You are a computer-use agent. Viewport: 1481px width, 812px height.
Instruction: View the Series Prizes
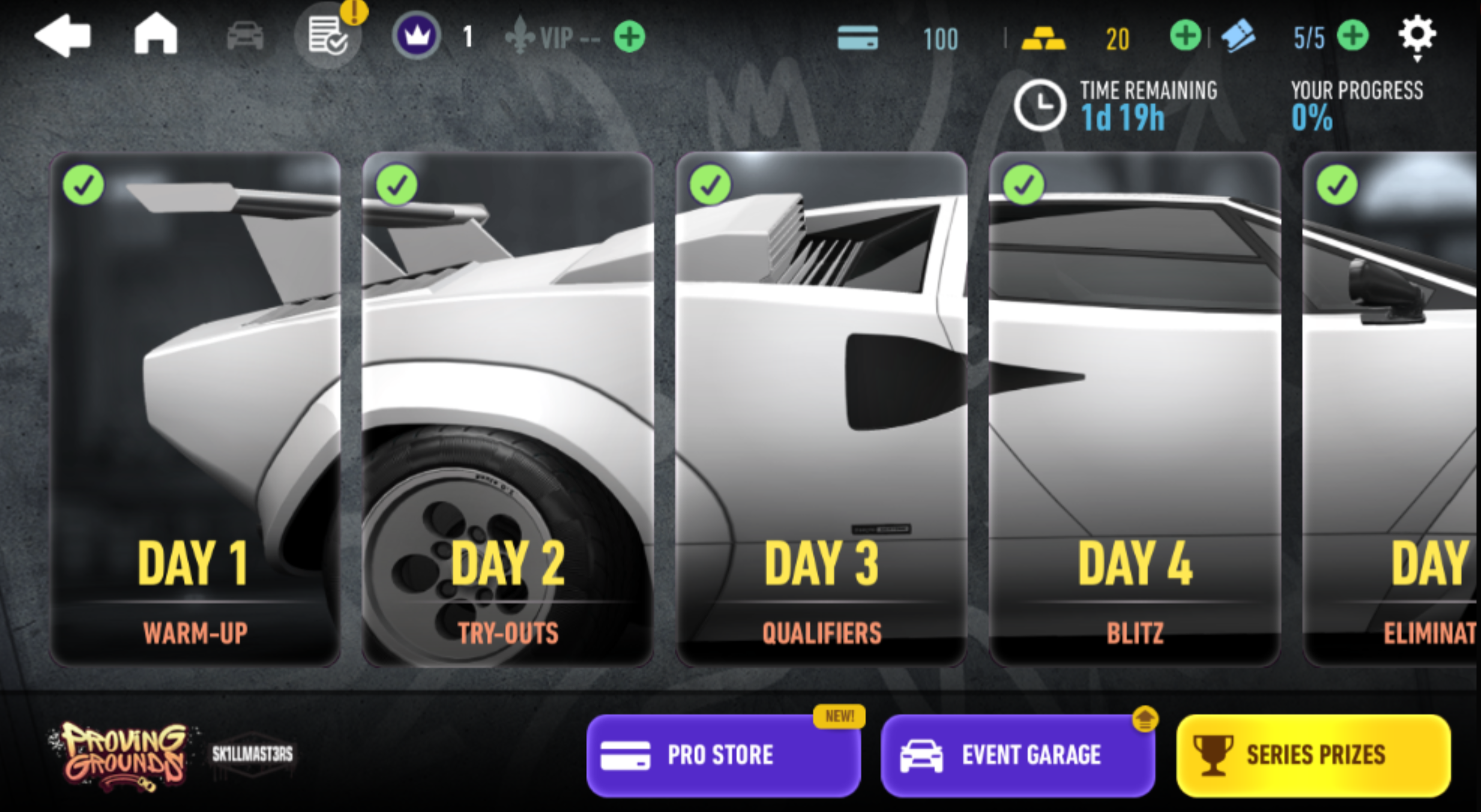[x=1314, y=755]
